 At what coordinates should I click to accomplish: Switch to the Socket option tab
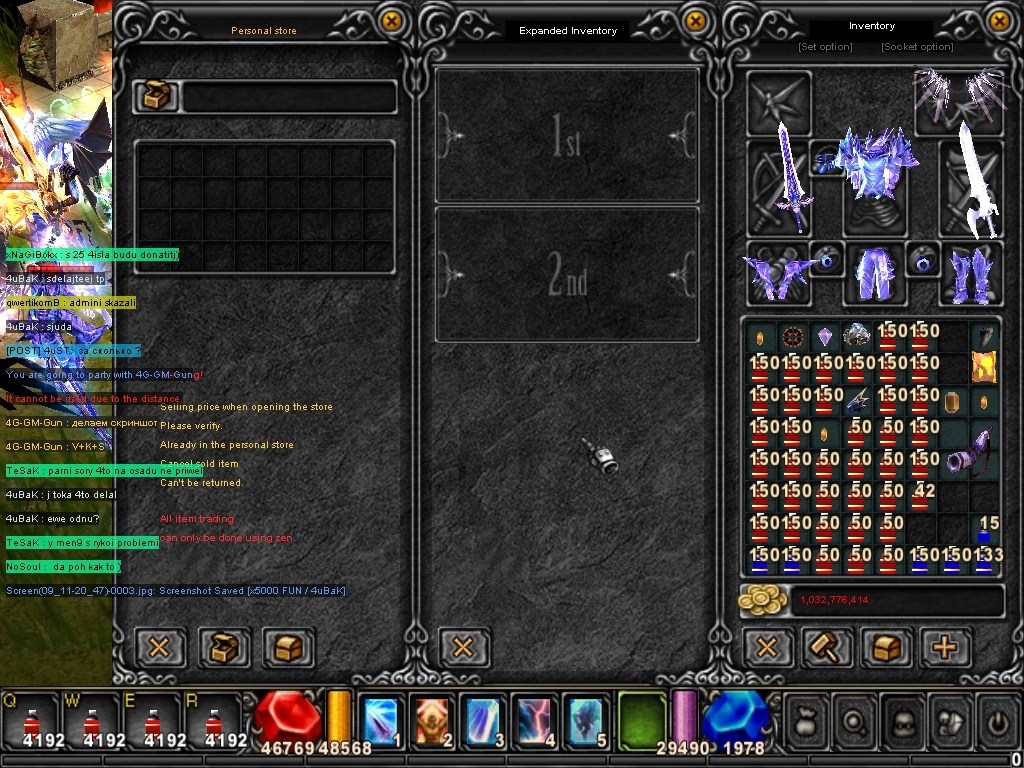[x=917, y=47]
